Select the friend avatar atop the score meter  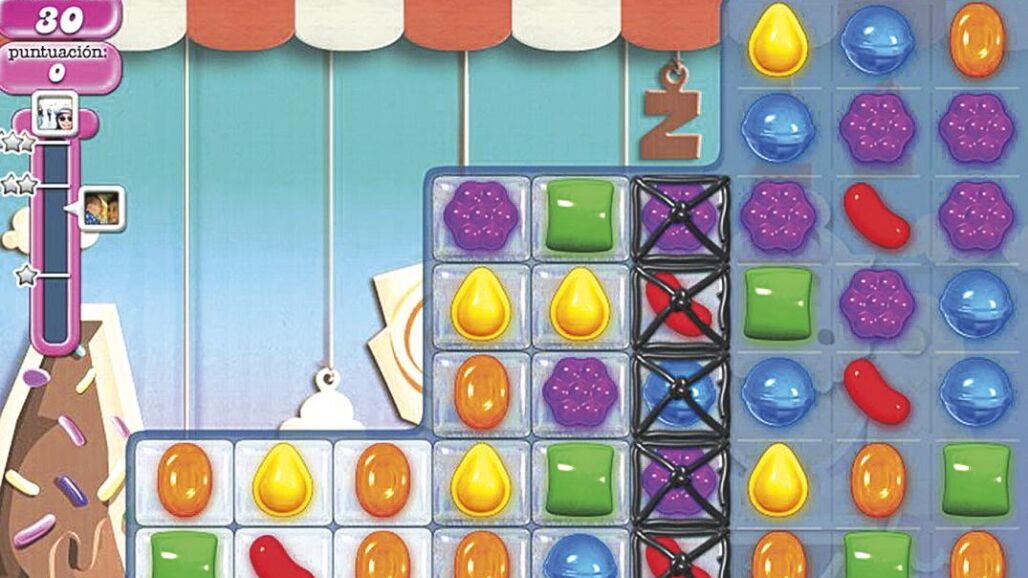57,113
